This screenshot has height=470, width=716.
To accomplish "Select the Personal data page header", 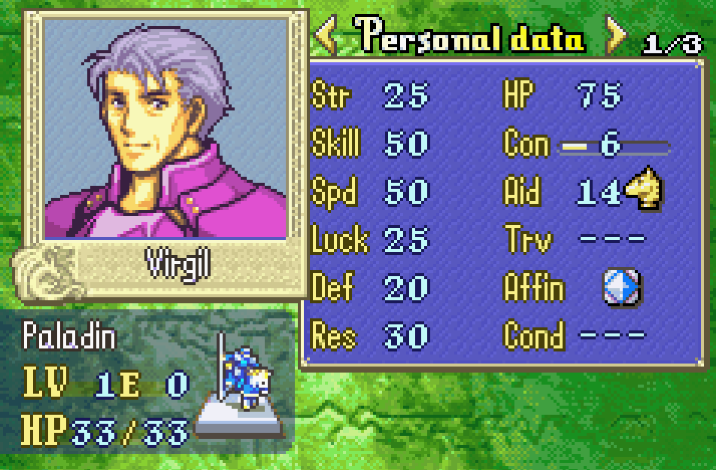I will (x=471, y=38).
